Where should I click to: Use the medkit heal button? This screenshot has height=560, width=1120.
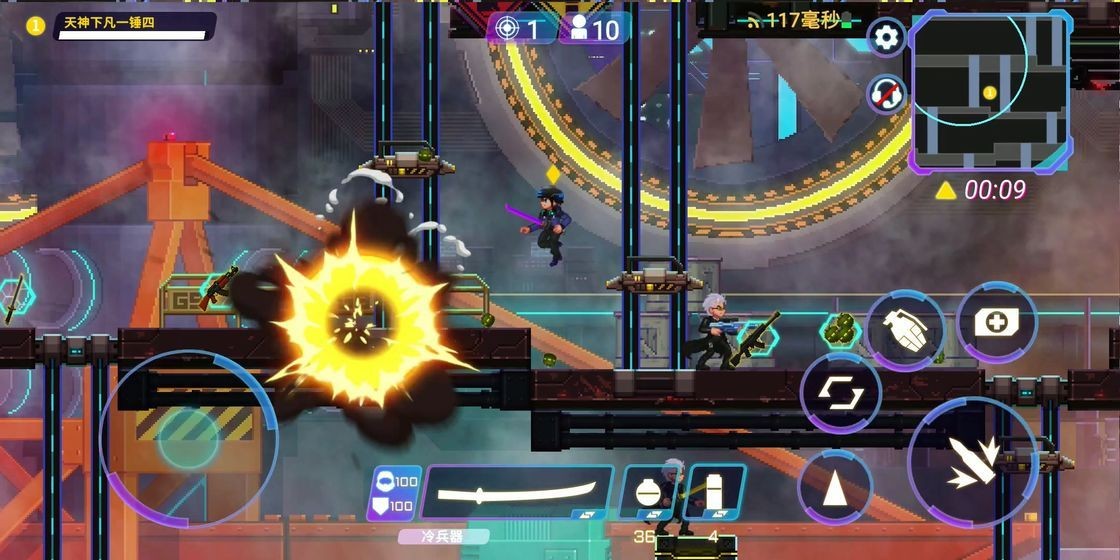pyautogui.click(x=995, y=322)
